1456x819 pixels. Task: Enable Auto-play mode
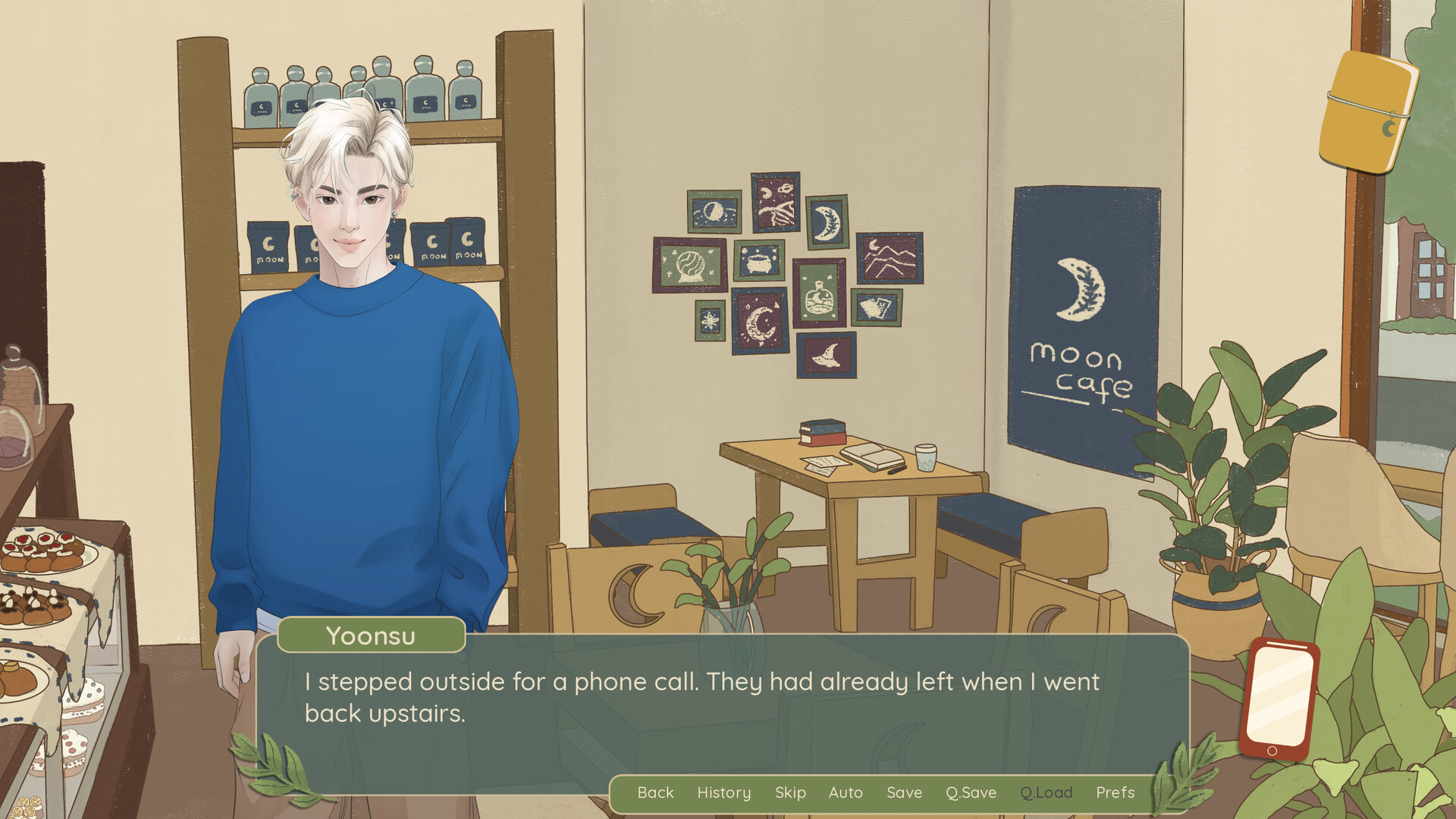(846, 792)
